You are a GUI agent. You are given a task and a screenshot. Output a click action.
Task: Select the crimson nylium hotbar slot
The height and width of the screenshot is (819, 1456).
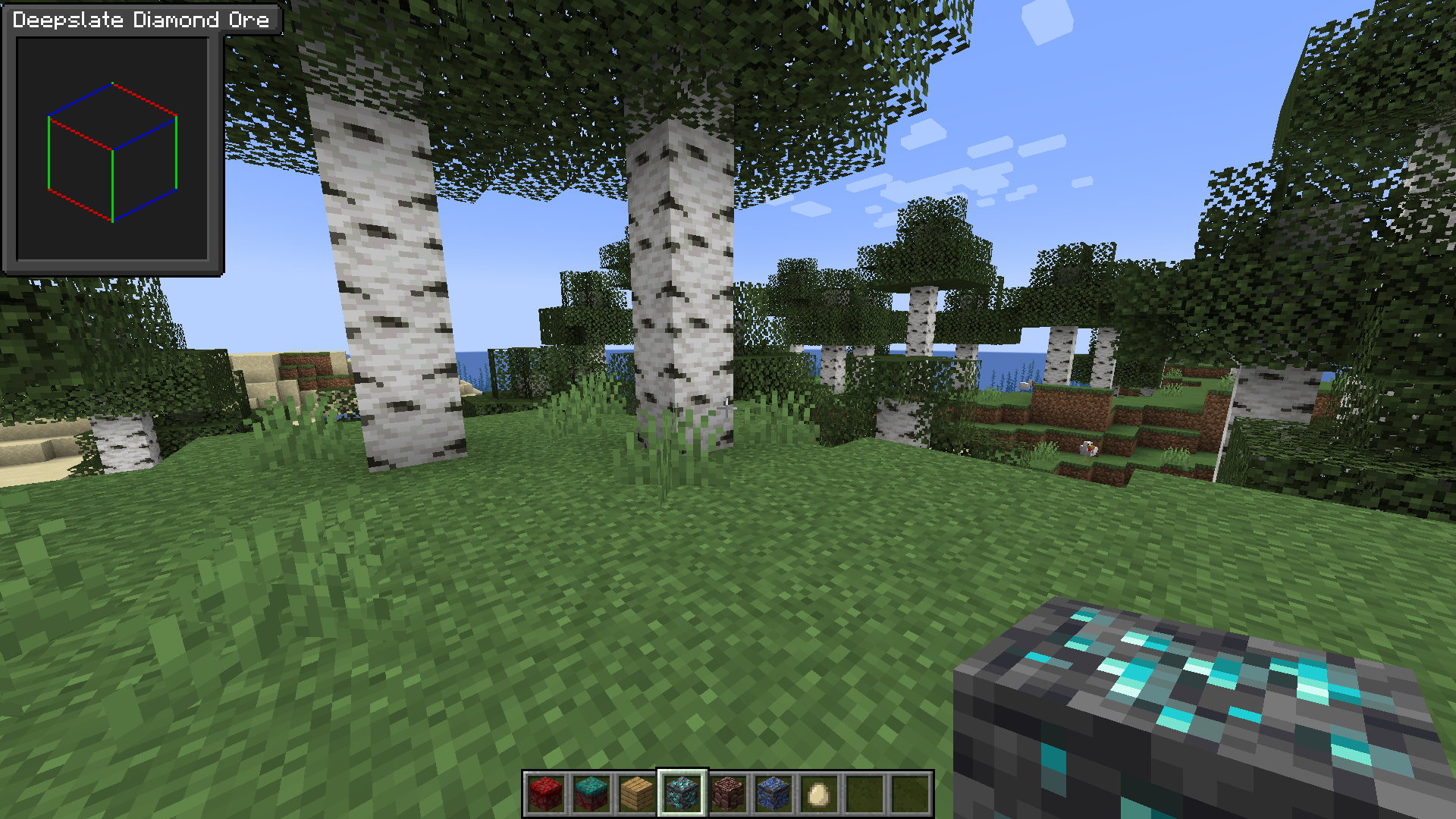(x=546, y=795)
